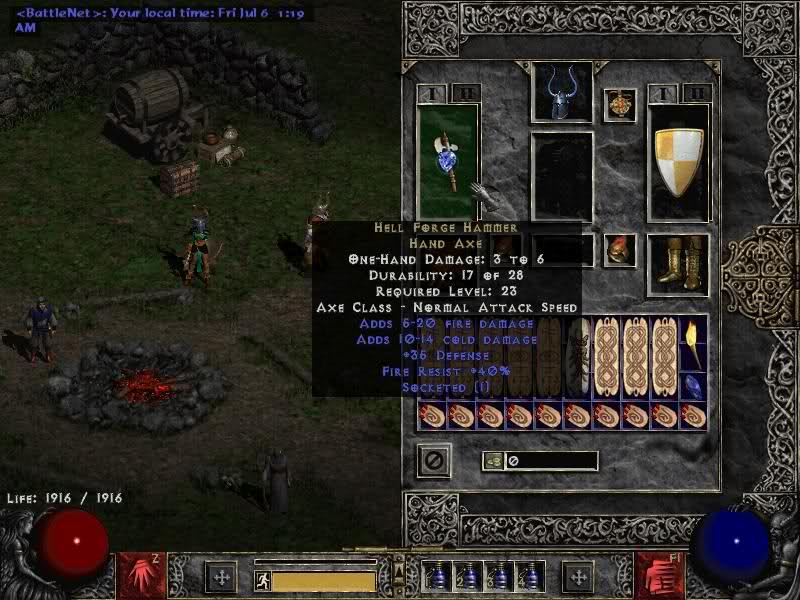This screenshot has width=800, height=600.
Task: Pick up the Hell Forge Hammer hand axe
Action: pyautogui.click(x=446, y=161)
